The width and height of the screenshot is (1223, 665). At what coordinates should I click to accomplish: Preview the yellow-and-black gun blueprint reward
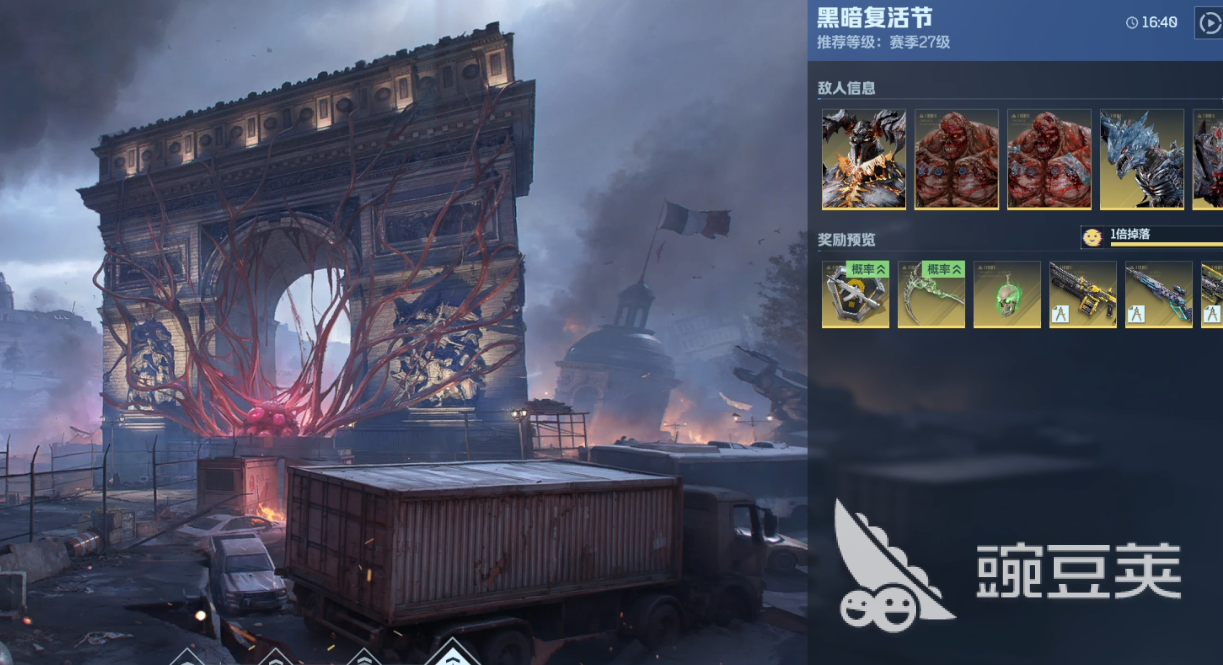point(1083,294)
